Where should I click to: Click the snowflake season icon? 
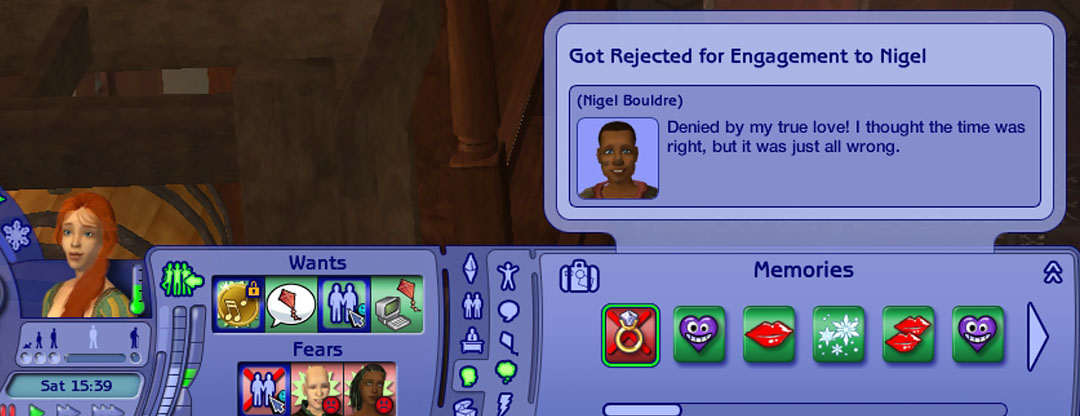[16, 232]
